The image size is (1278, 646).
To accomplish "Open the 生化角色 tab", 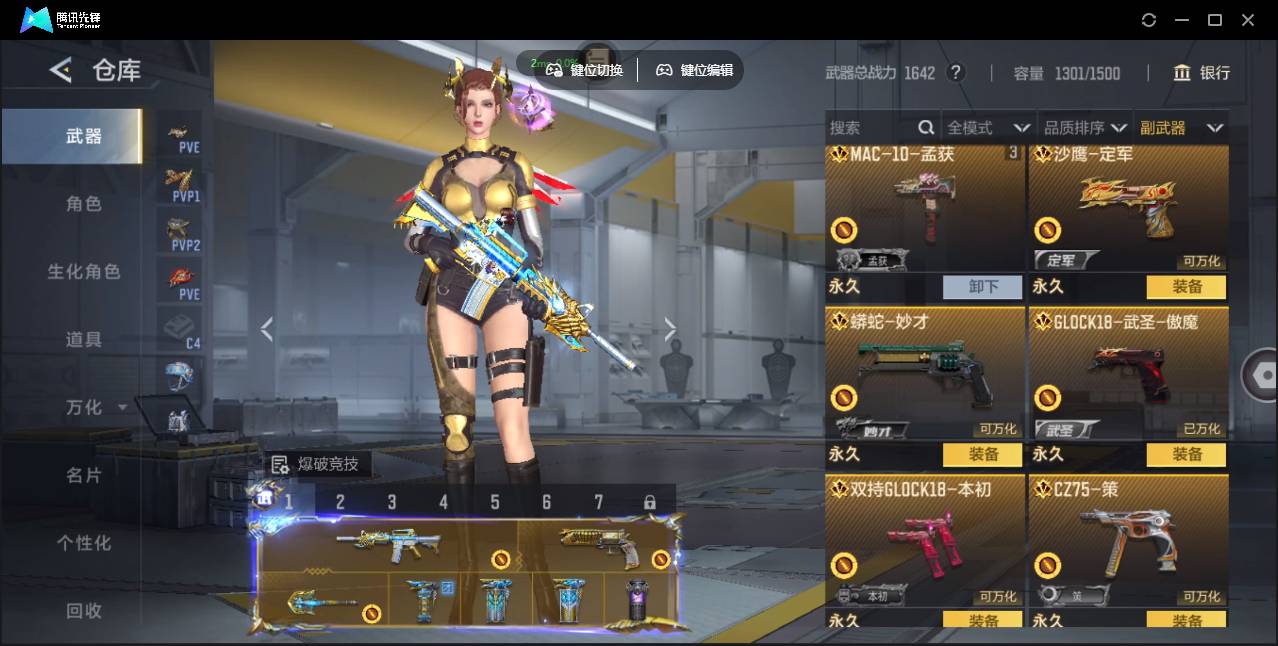I will pos(84,272).
